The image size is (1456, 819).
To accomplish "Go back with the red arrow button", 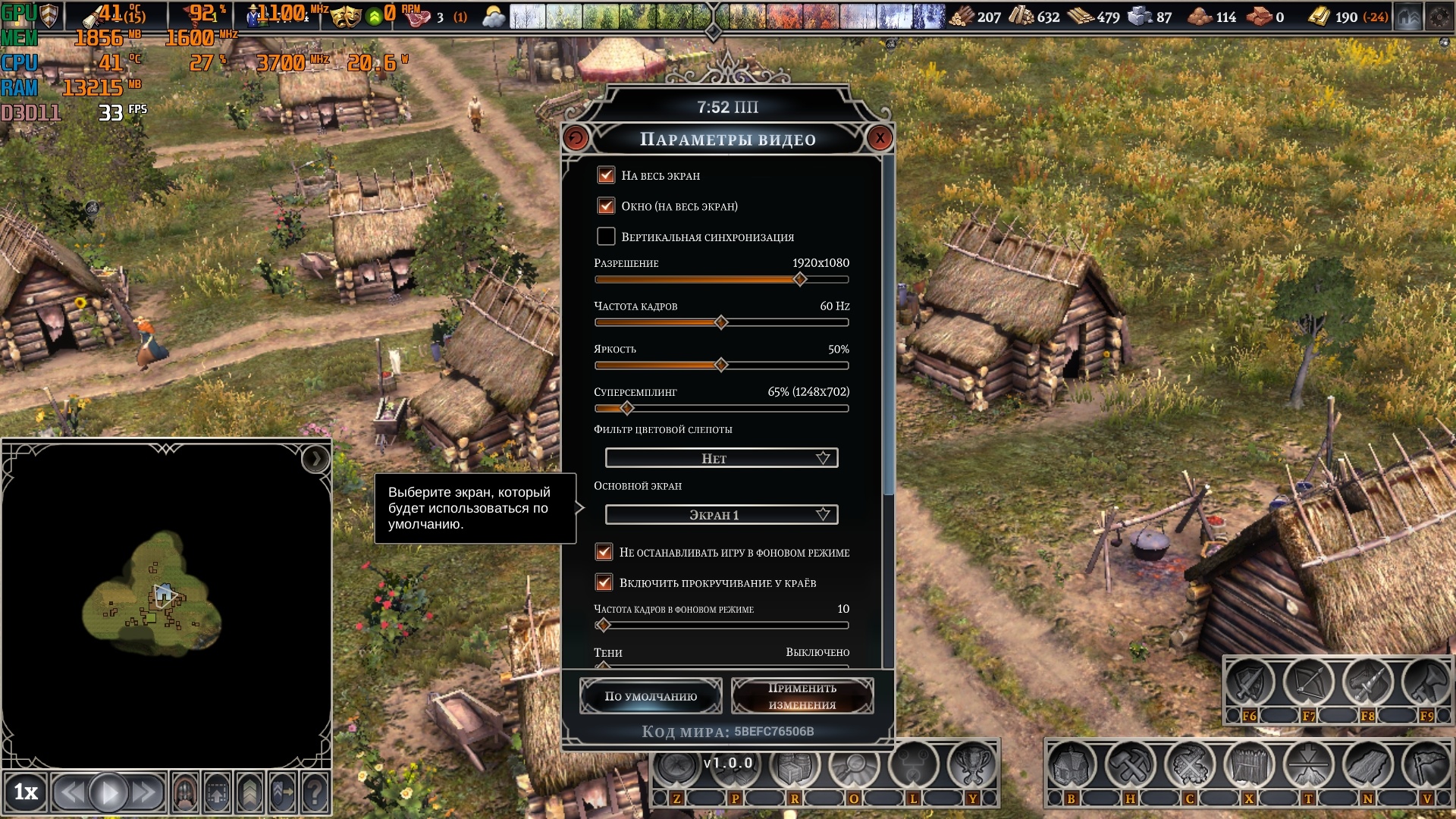I will tap(576, 138).
